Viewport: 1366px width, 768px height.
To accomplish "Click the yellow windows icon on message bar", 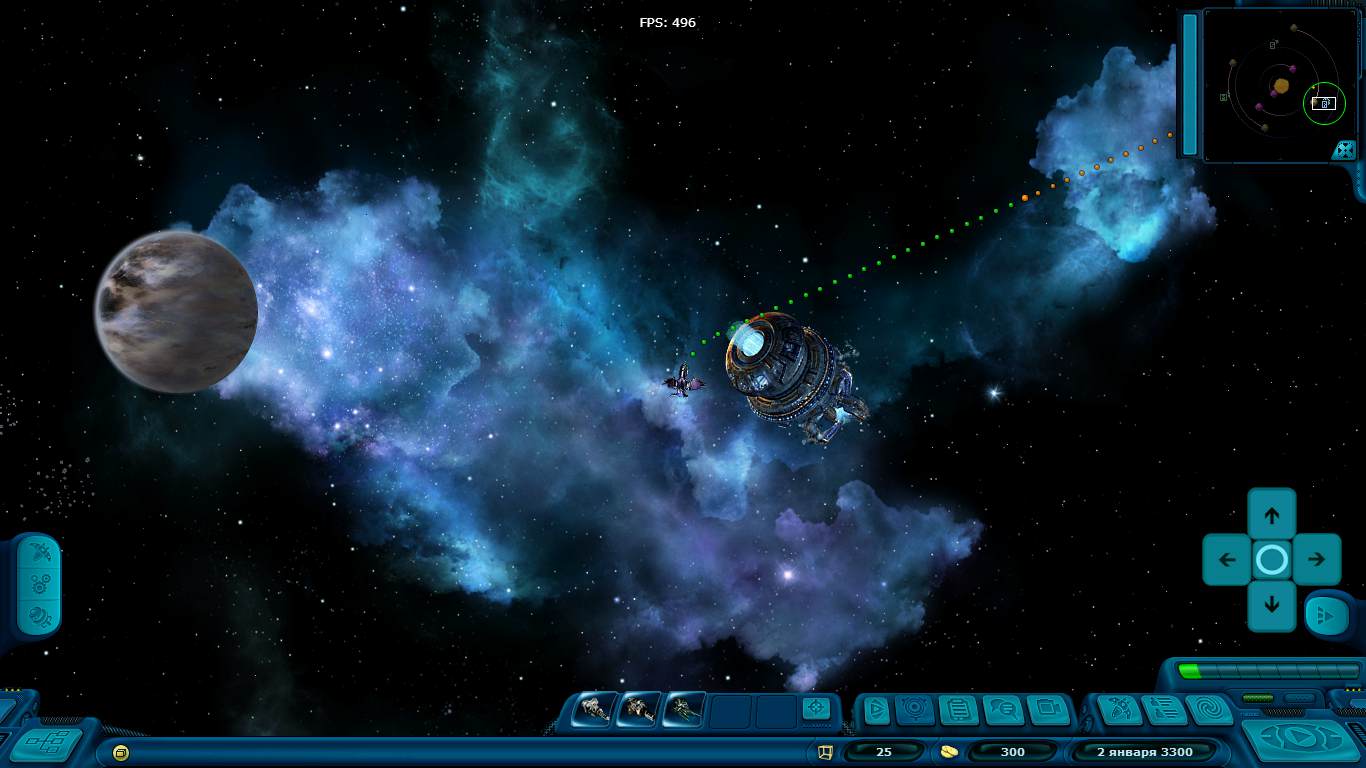I will (x=121, y=752).
